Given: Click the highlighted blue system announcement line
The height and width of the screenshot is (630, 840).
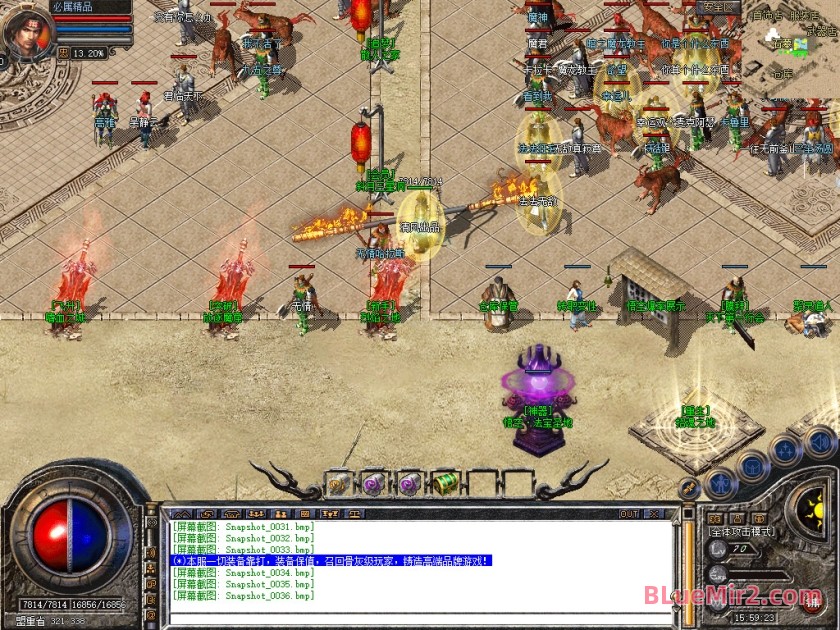Looking at the screenshot, I should click(332, 562).
